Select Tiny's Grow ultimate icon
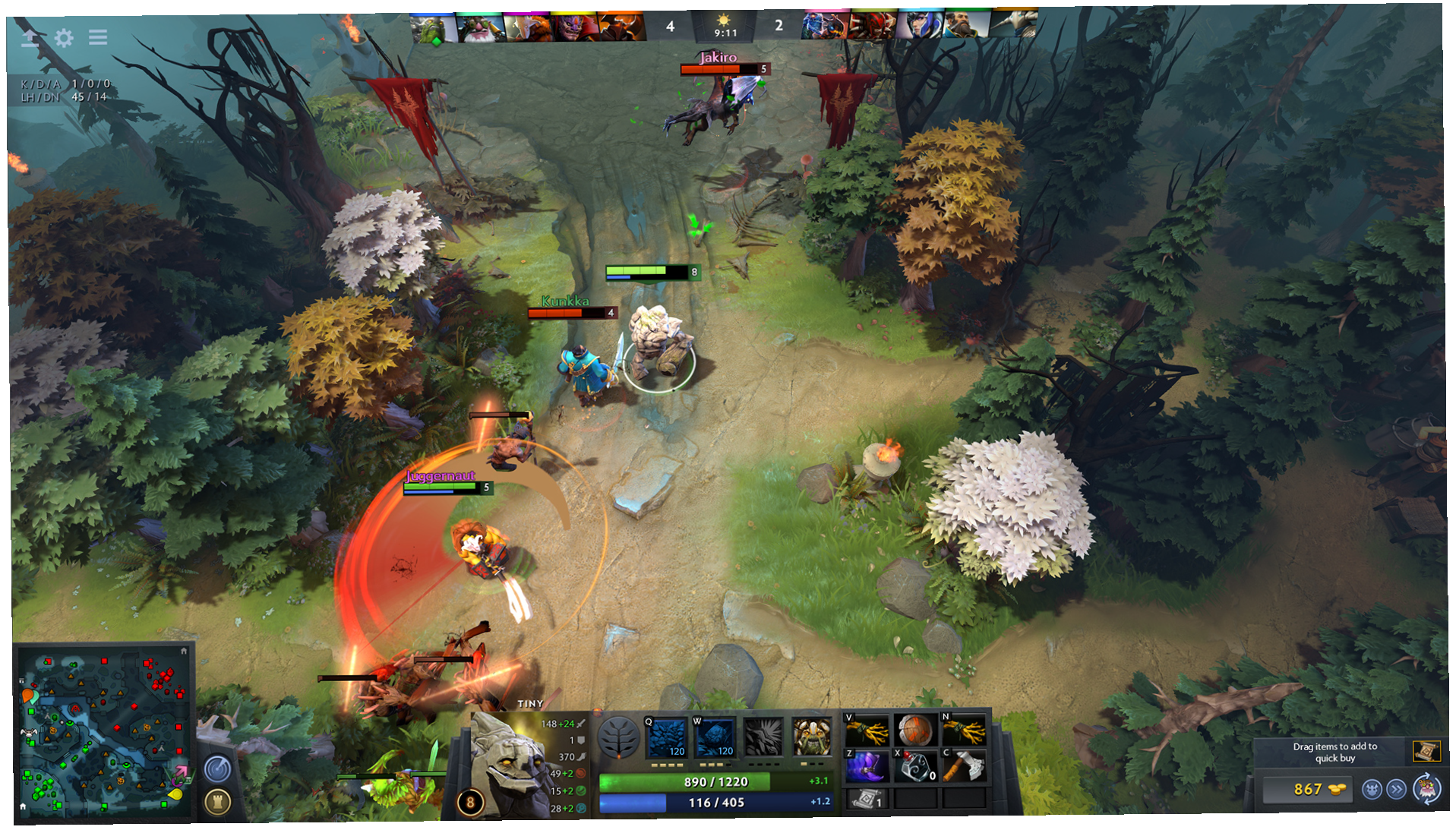Screen dimensions: 1456x830 811,737
